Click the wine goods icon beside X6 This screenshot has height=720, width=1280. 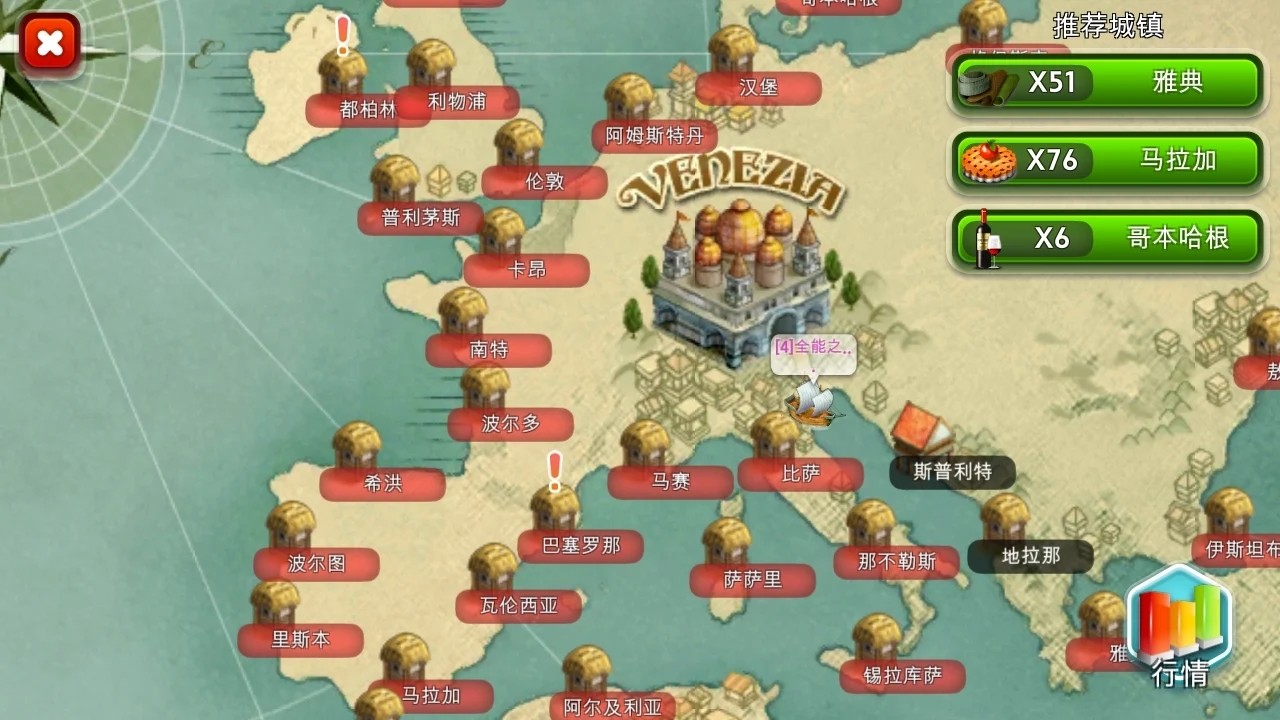(x=985, y=239)
